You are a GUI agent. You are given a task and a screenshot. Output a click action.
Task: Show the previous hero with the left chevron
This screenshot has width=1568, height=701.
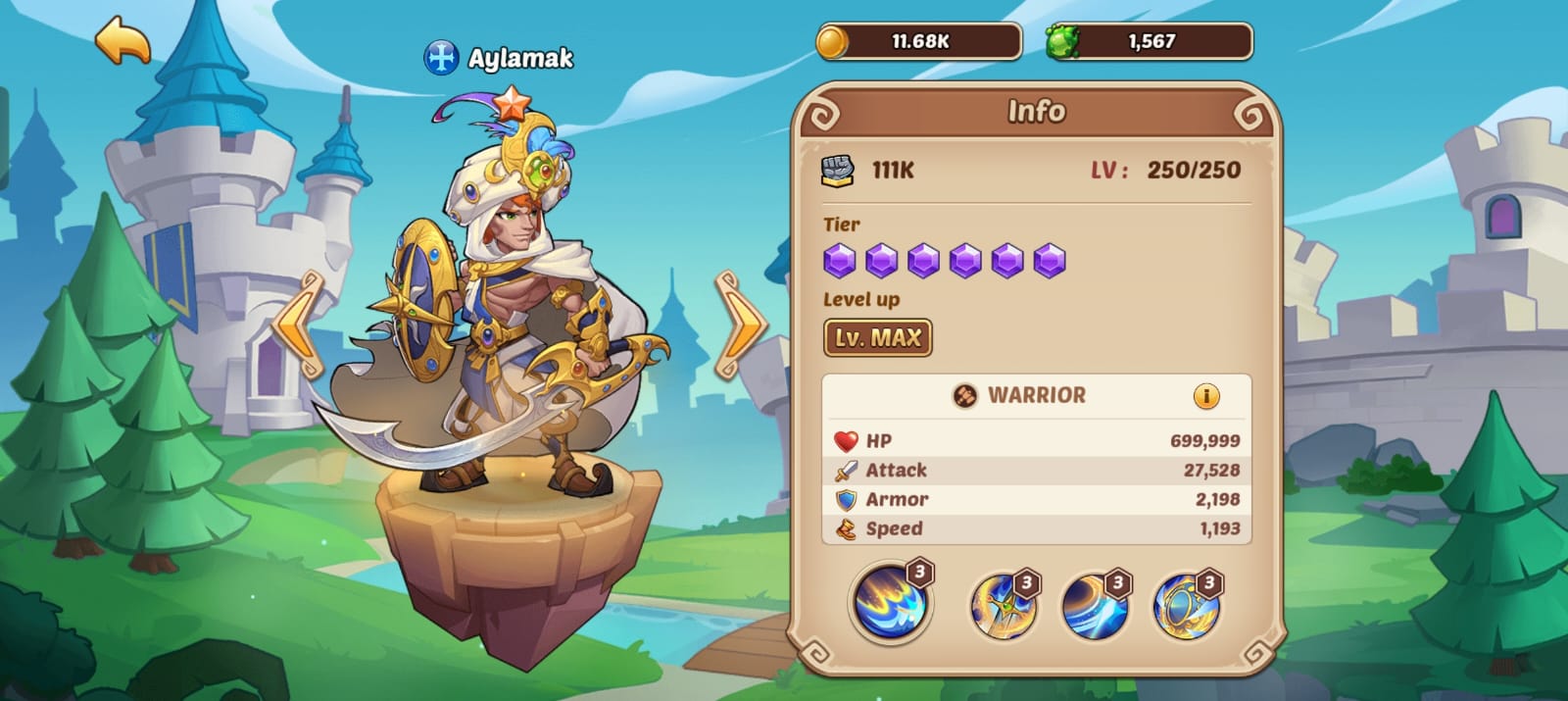[x=298, y=325]
